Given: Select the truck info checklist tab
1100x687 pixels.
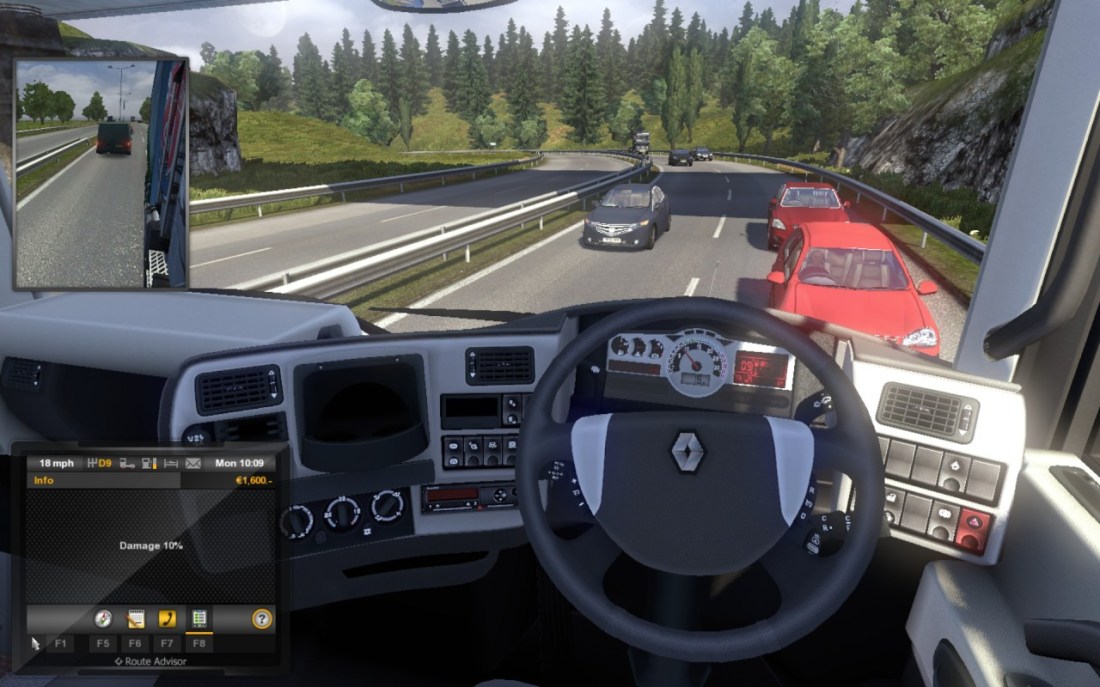Looking at the screenshot, I should coord(199,618).
